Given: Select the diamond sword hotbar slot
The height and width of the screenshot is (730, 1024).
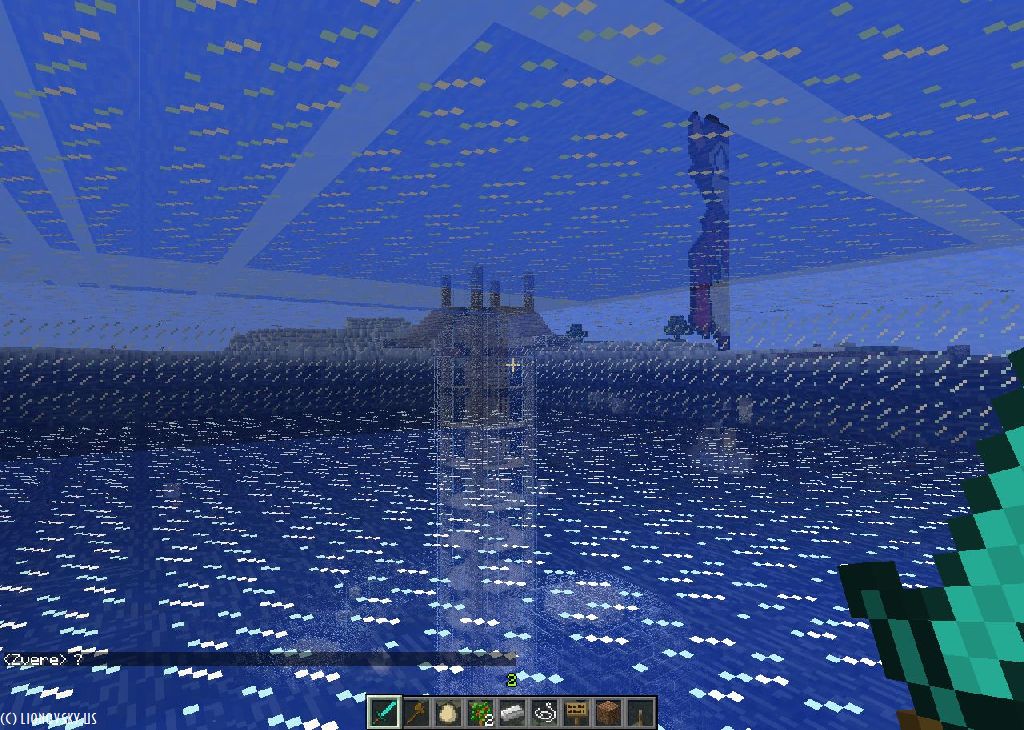Looking at the screenshot, I should click(385, 713).
